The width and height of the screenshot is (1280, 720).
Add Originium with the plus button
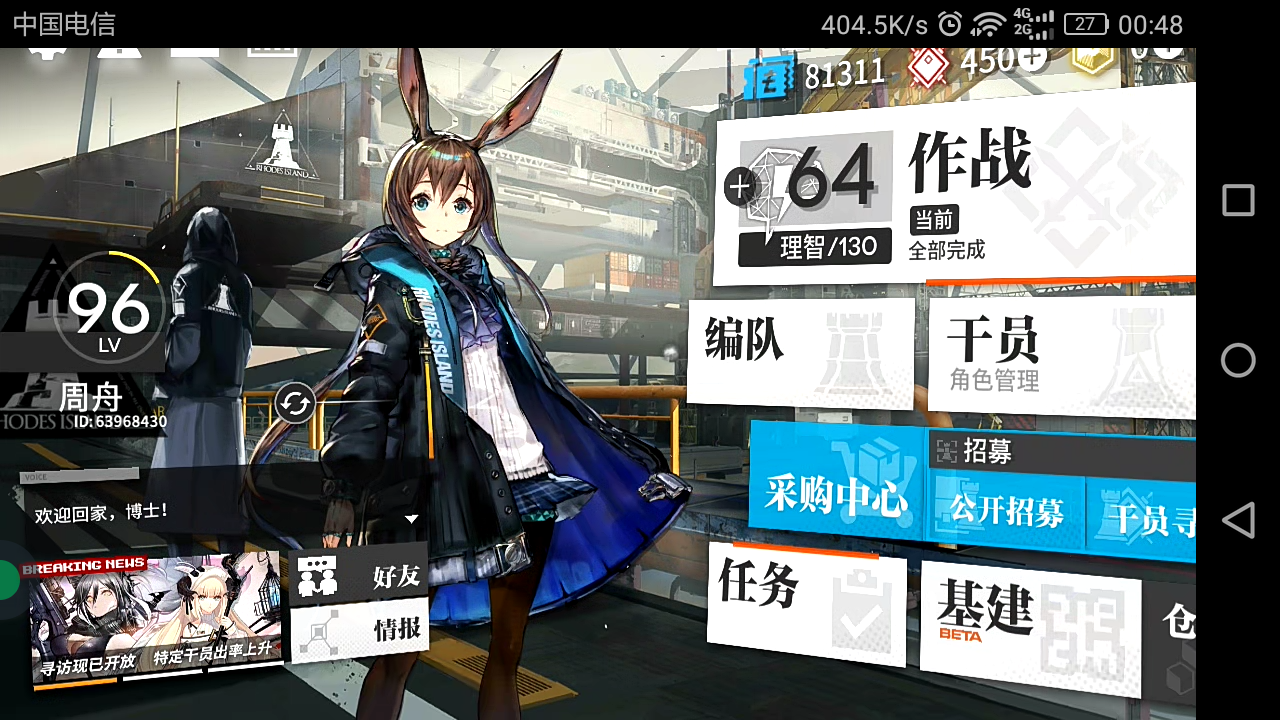click(1032, 59)
